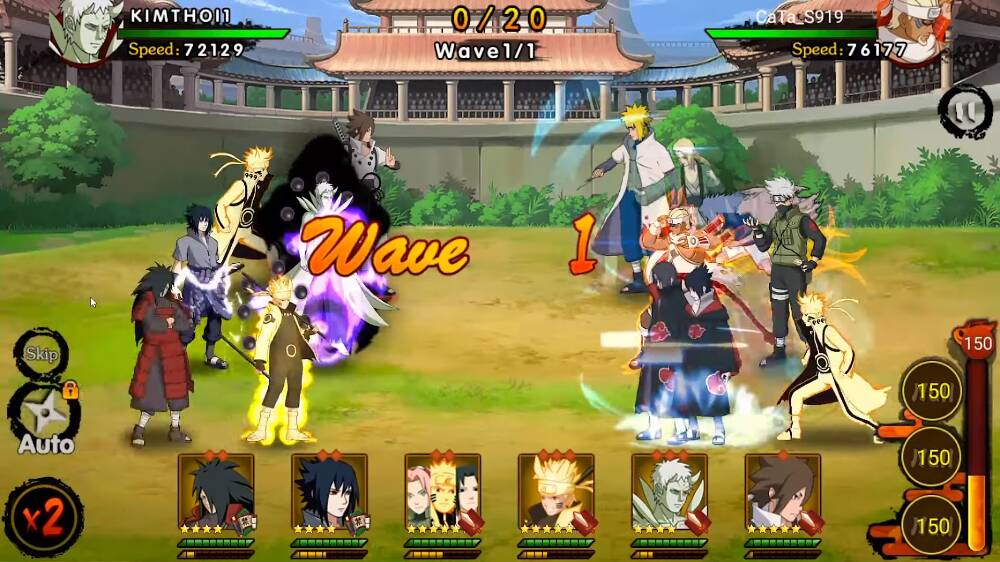The height and width of the screenshot is (562, 1000).
Task: Select the glowing orange Naruto hero card
Action: 555,492
